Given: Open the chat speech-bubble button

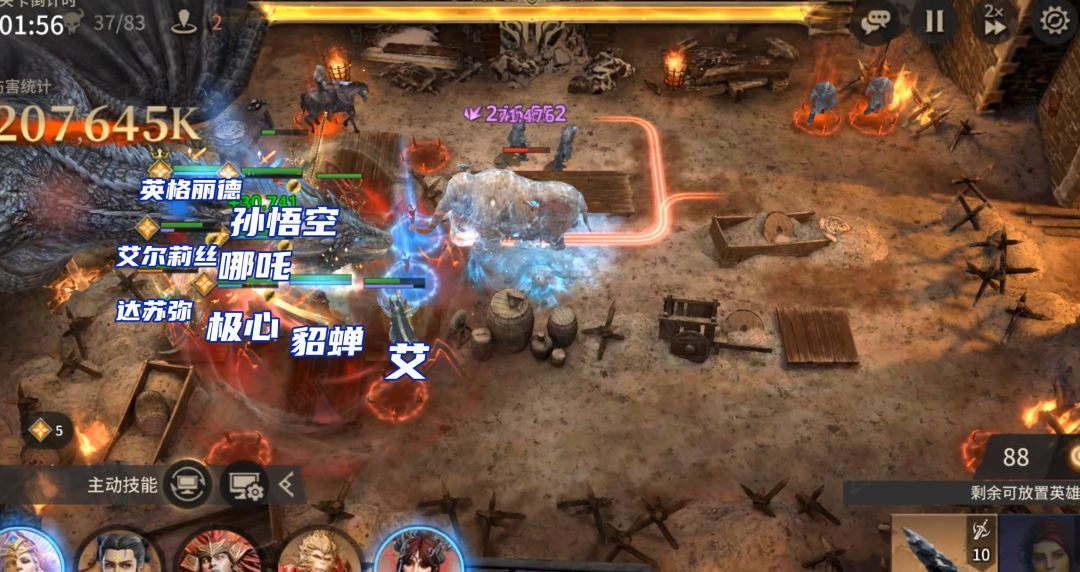Looking at the screenshot, I should tap(877, 21).
